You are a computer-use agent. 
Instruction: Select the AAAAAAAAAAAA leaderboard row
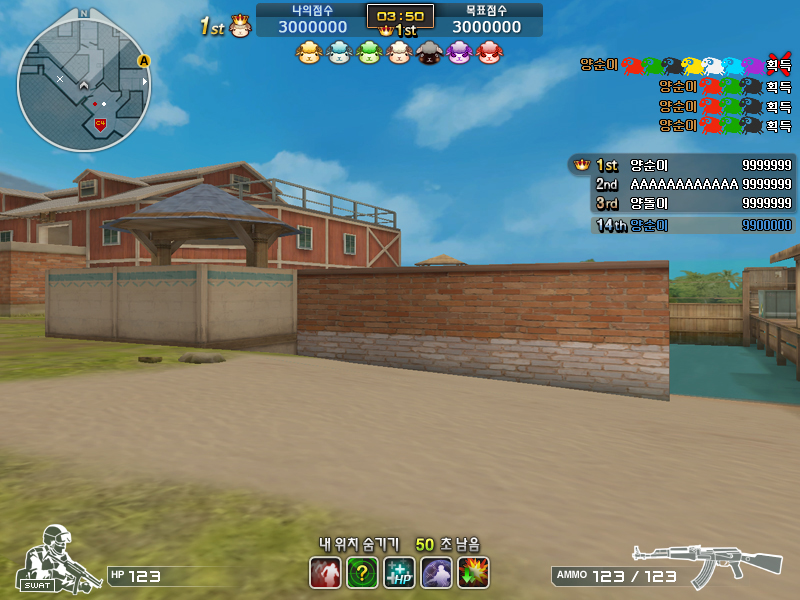(x=682, y=184)
